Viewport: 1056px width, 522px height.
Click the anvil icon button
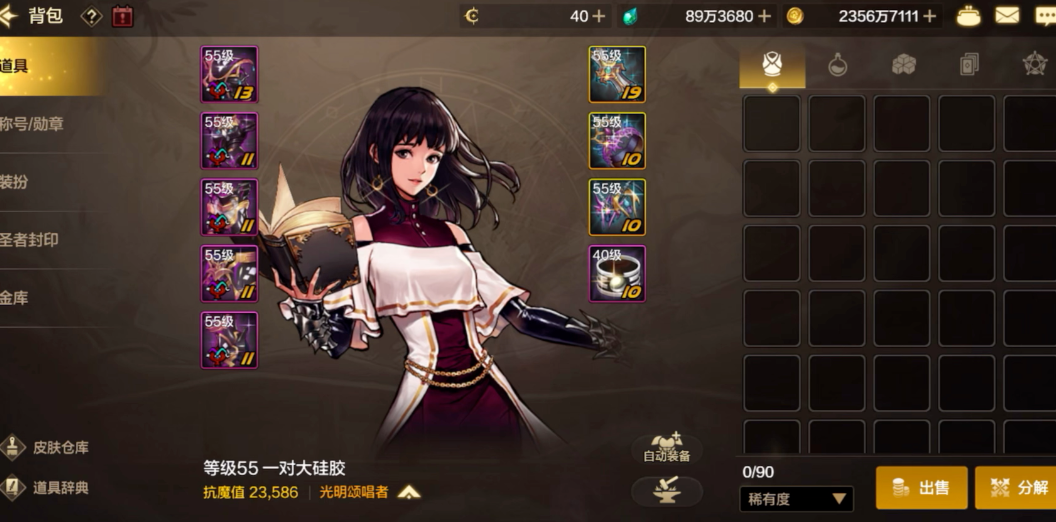click(666, 490)
